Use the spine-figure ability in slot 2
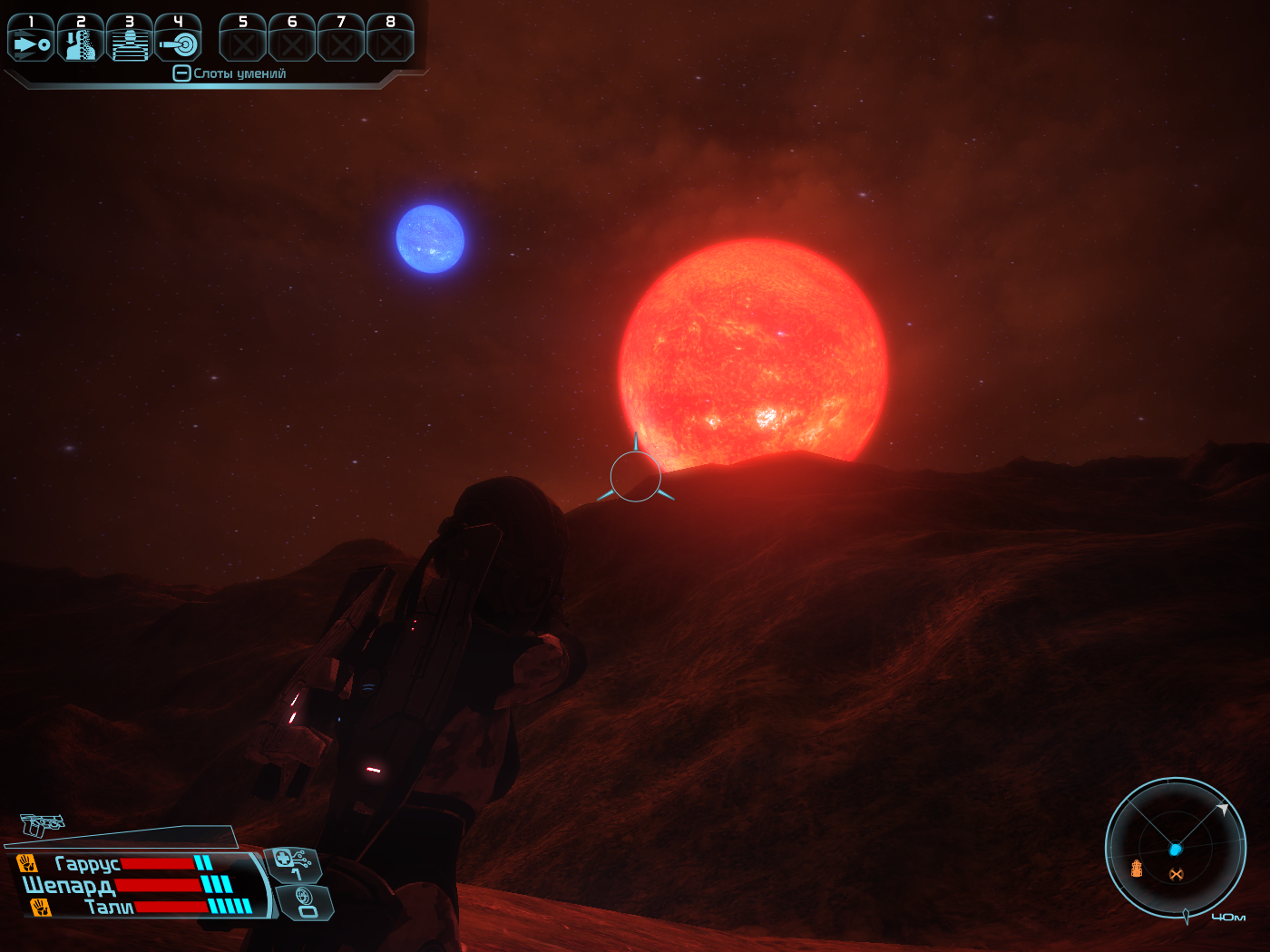This screenshot has width=1270, height=952. [80, 39]
